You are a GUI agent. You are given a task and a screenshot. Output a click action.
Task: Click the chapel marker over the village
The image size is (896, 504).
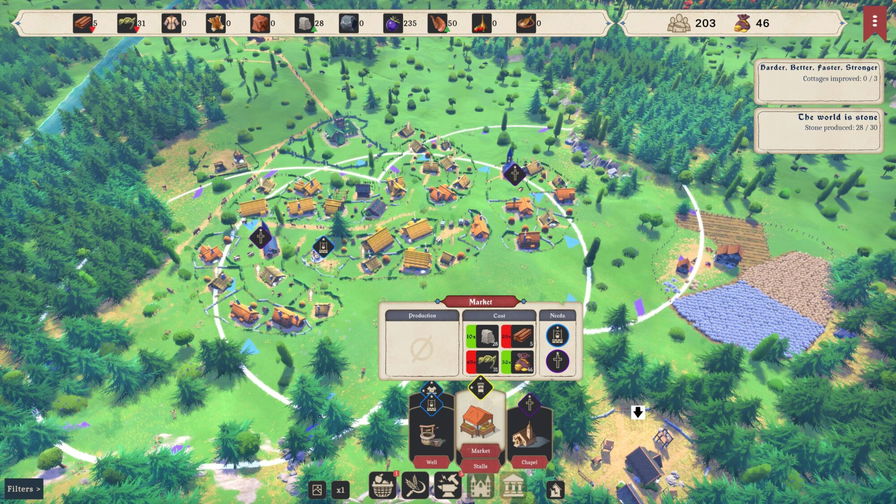pyautogui.click(x=514, y=173)
